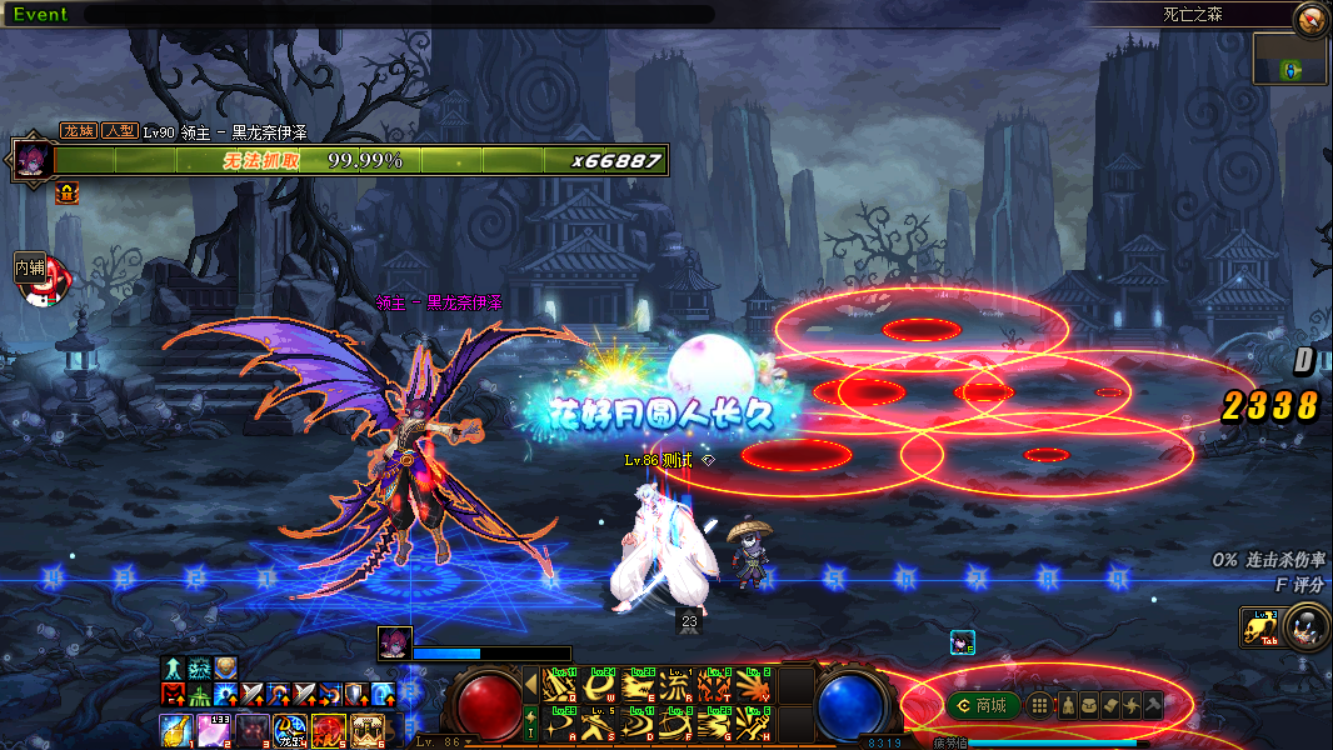This screenshot has width=1333, height=750.
Task: Use the 龙武 item in slot 4
Action: [x=290, y=732]
